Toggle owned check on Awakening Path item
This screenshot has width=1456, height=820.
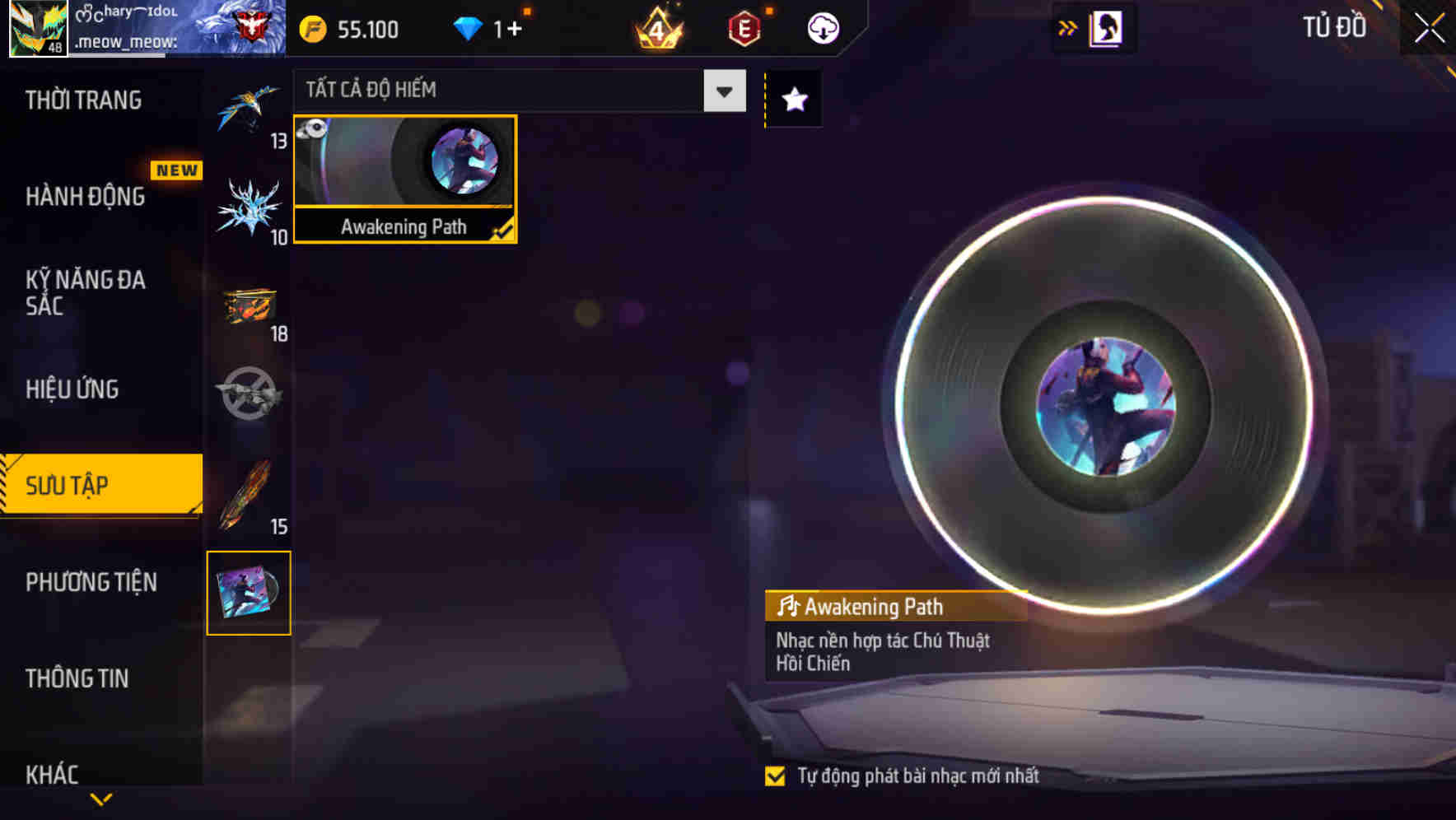(503, 231)
